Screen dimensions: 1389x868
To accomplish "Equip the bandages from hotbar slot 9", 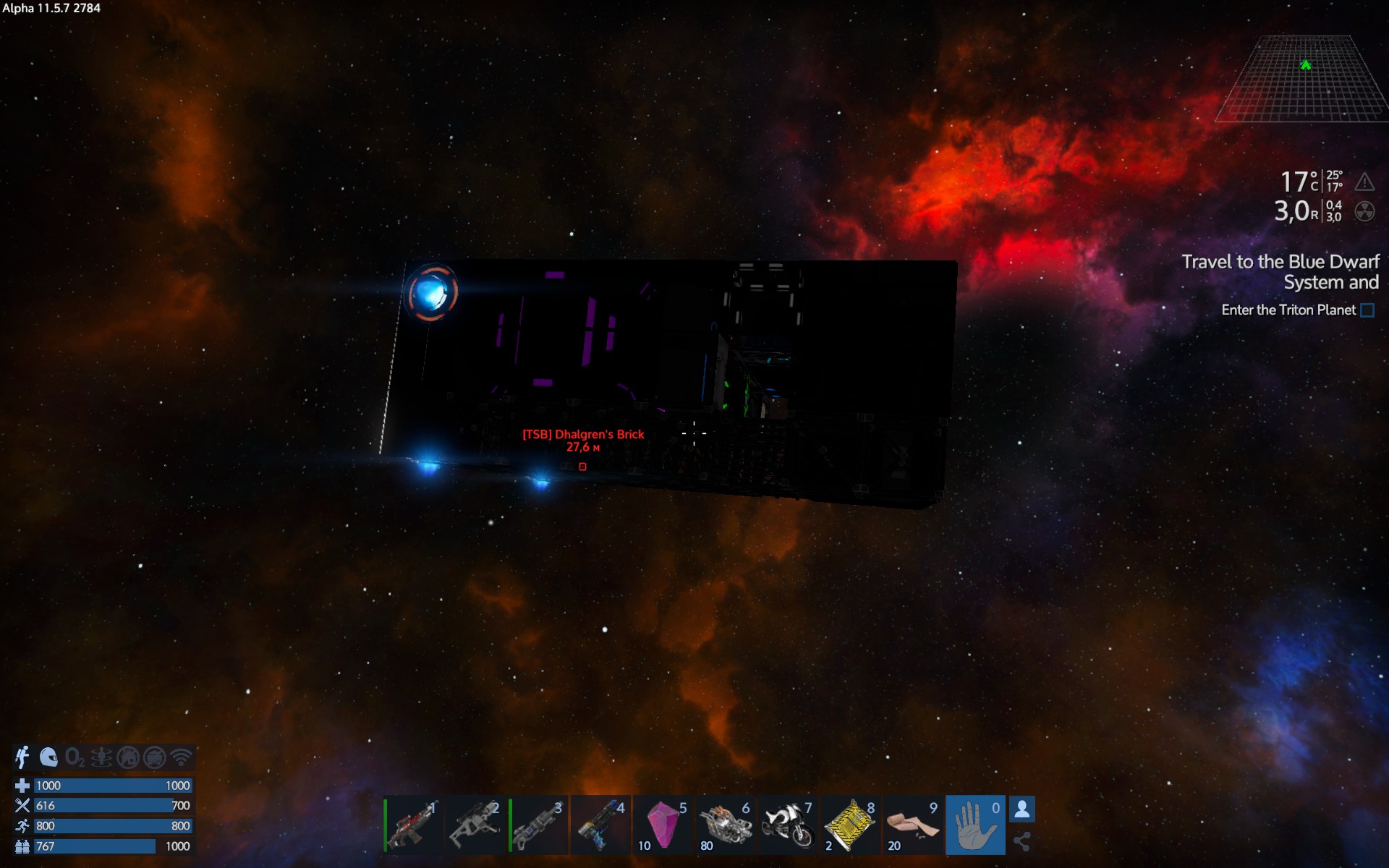I will click(x=913, y=825).
